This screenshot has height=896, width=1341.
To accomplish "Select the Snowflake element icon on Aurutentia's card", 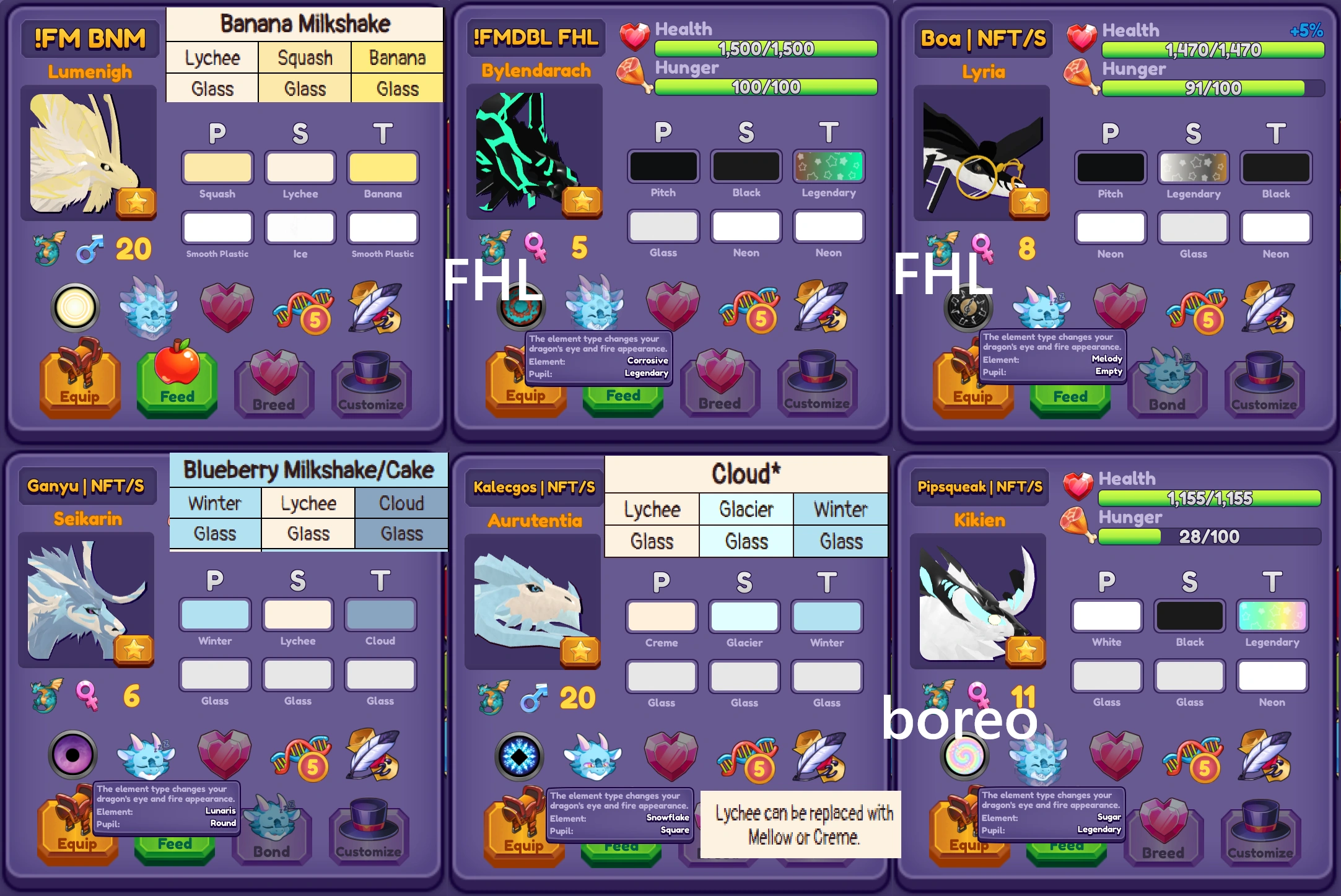I will pyautogui.click(x=520, y=754).
